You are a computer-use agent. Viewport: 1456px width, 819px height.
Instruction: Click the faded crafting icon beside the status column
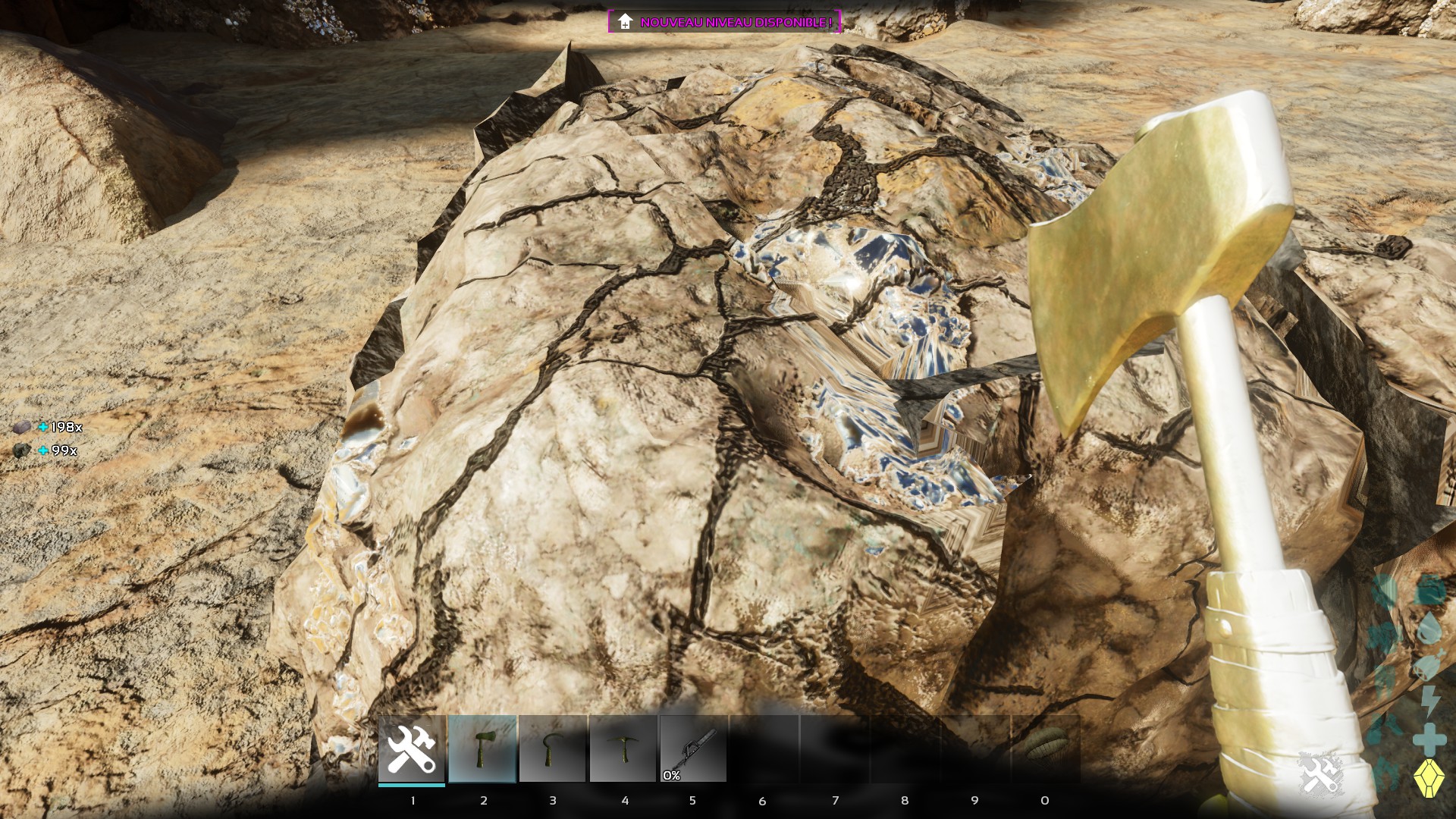click(1320, 774)
